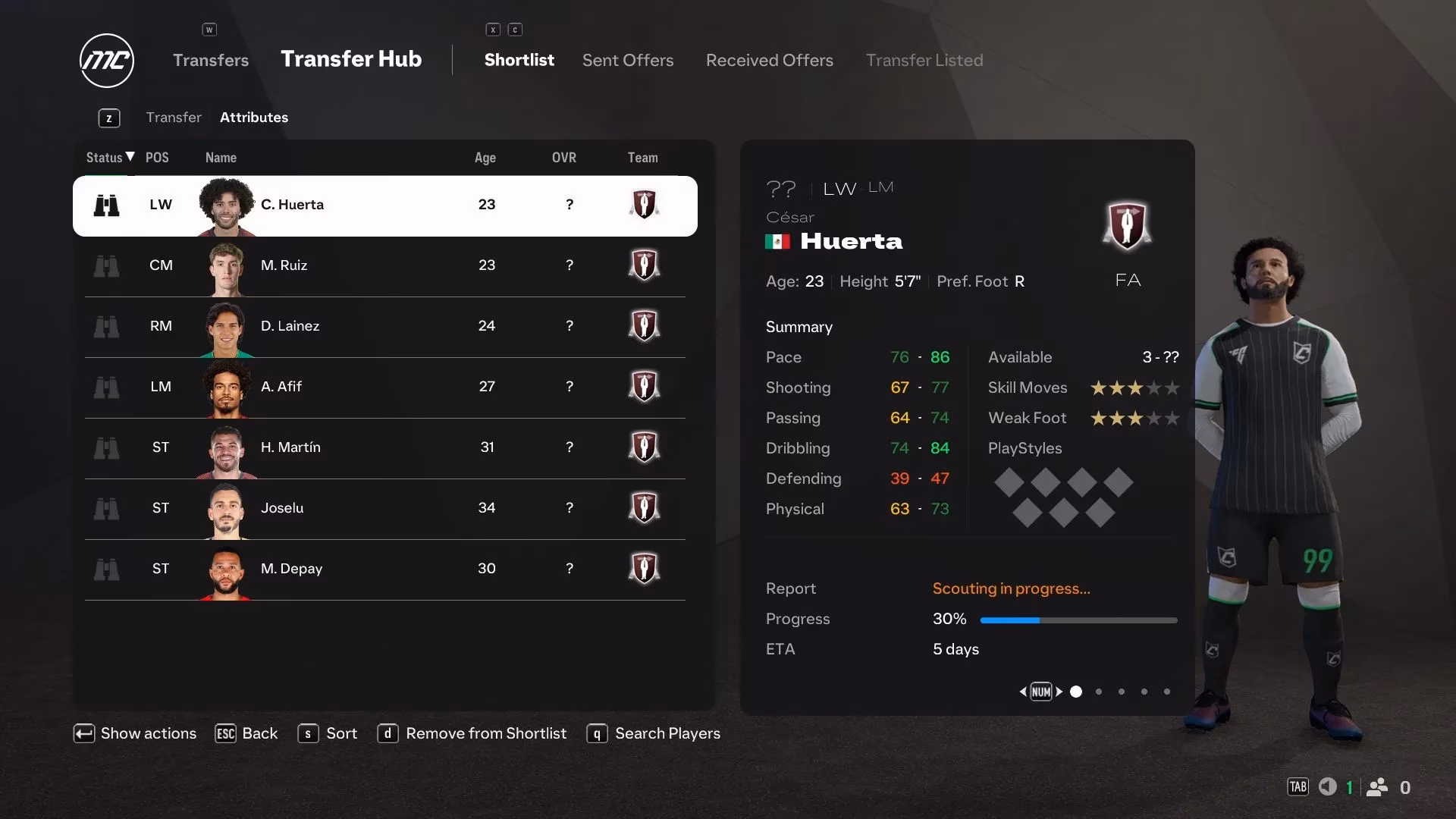Click the binoculars icon on Joselu's row
The width and height of the screenshot is (1456, 819).
107,509
